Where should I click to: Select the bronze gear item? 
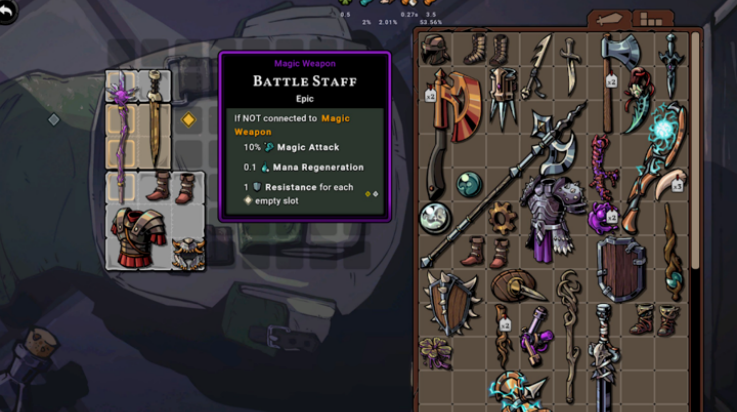click(x=500, y=215)
